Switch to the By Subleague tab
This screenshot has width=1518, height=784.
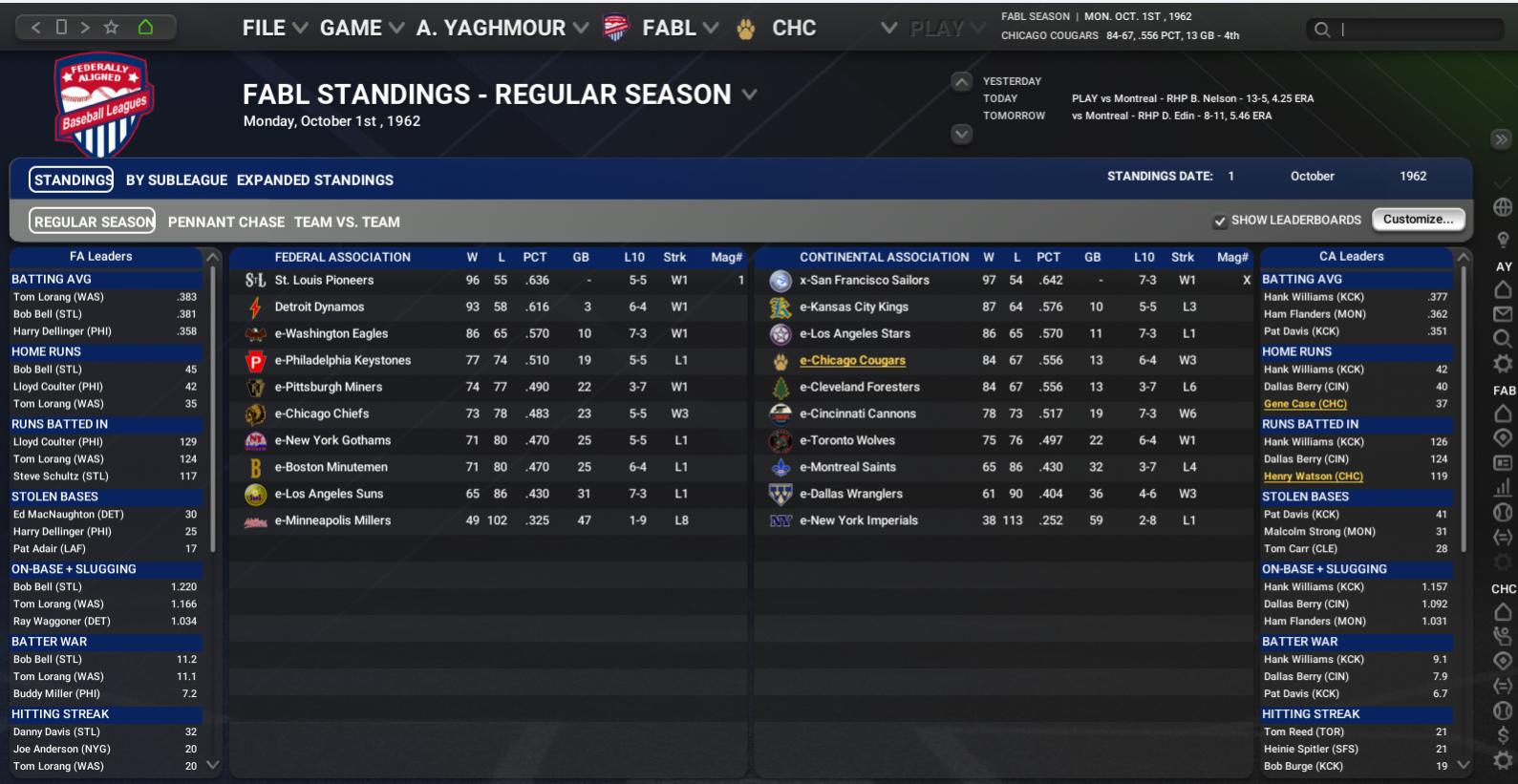click(x=177, y=180)
